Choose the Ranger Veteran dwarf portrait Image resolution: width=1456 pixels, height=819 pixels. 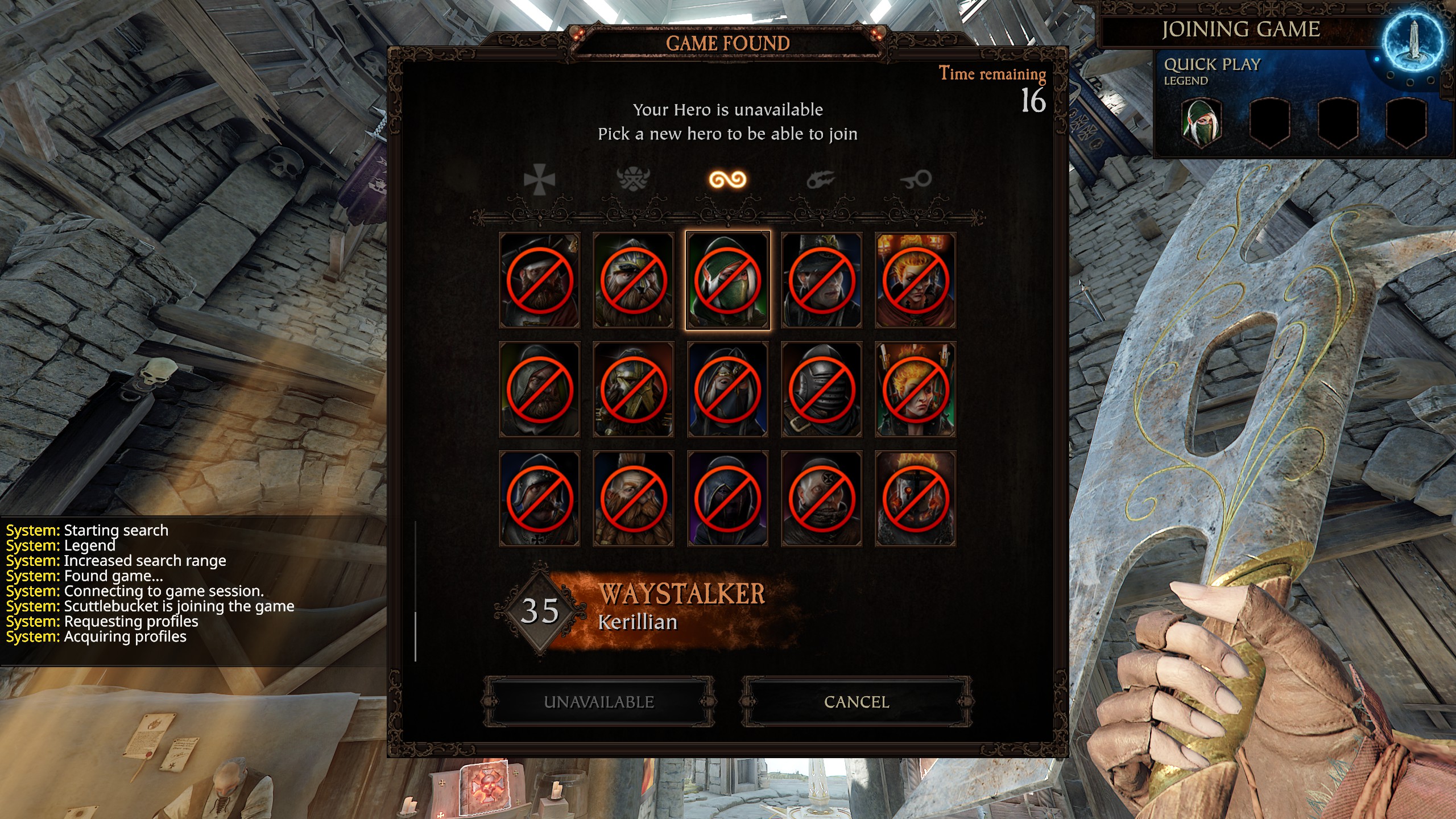(x=633, y=280)
